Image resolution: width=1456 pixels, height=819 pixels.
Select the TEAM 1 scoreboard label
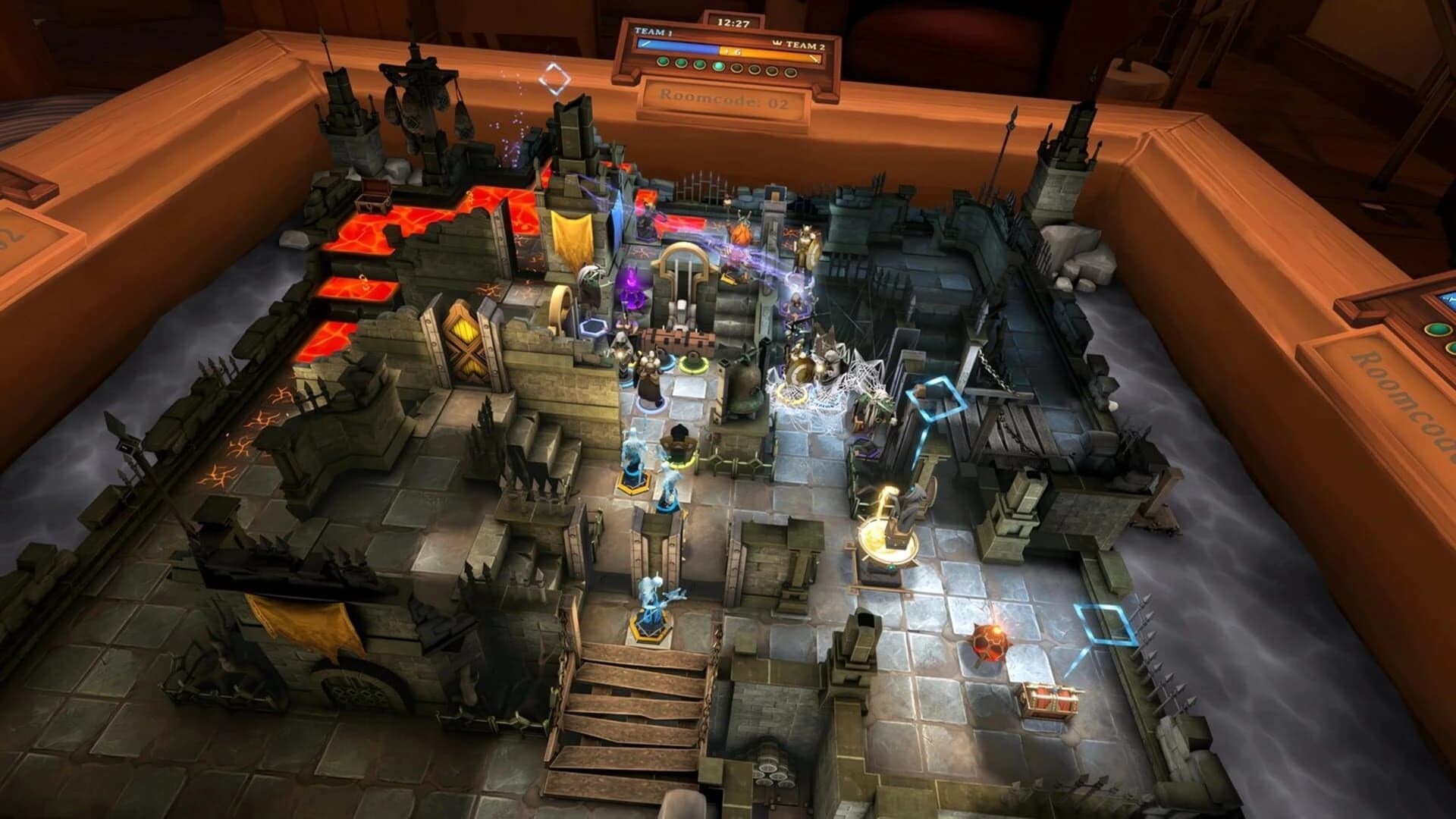pyautogui.click(x=653, y=32)
